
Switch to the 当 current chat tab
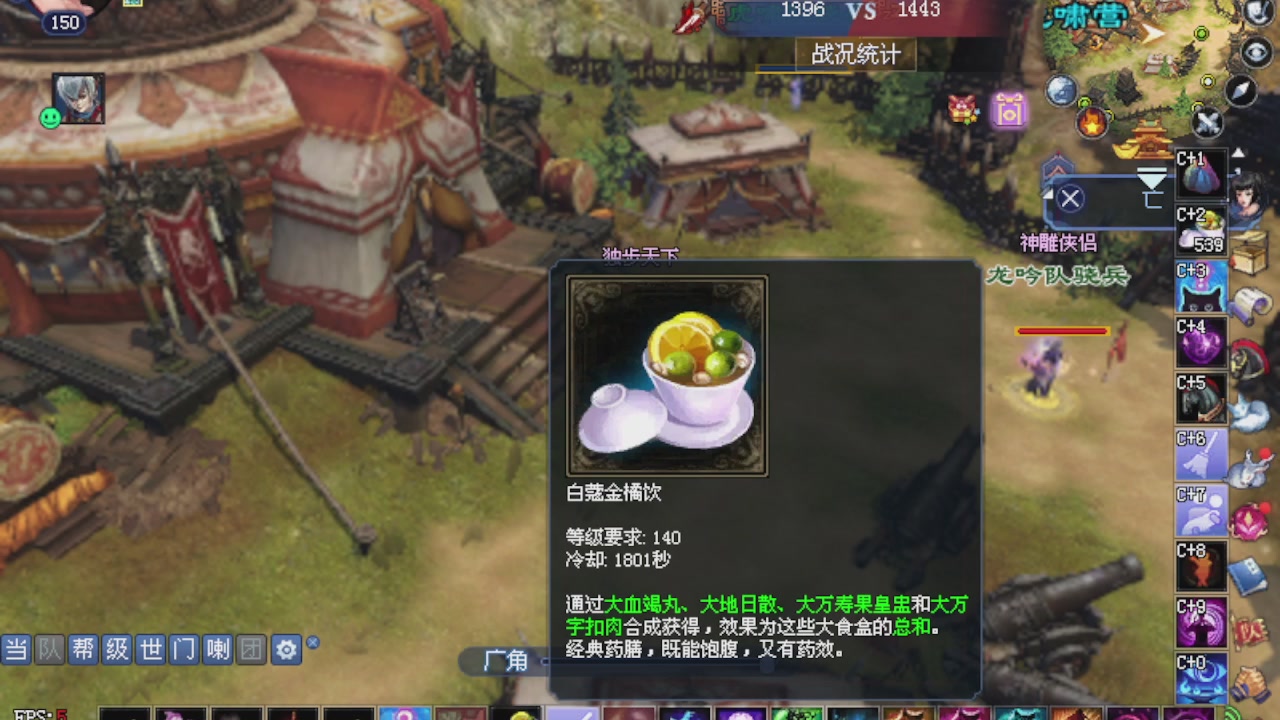click(x=15, y=649)
